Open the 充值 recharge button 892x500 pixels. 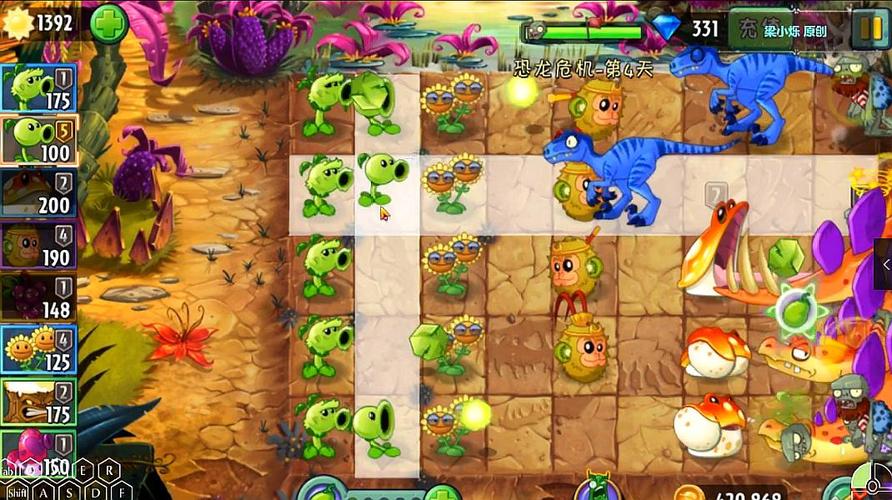755,27
